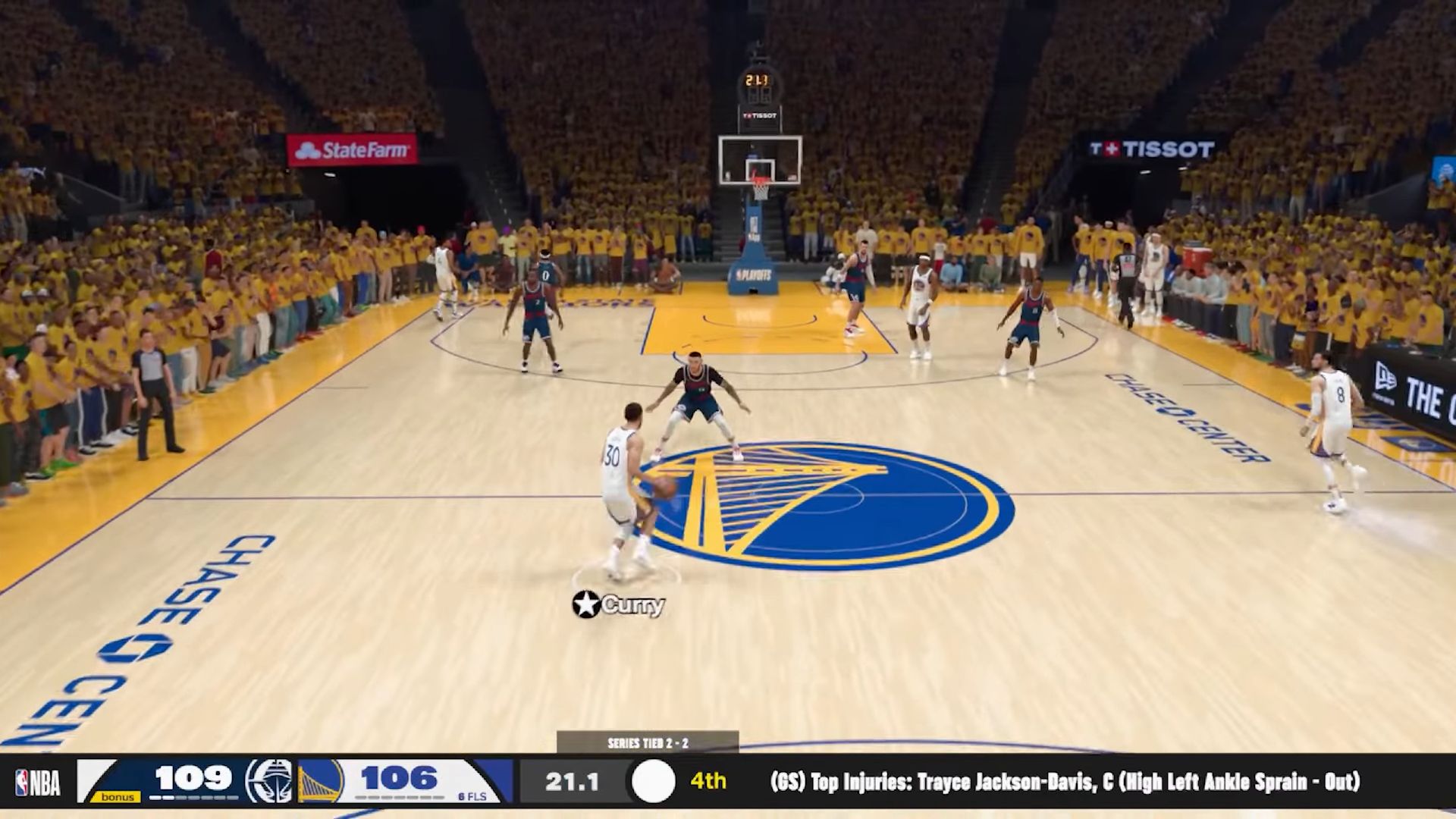Click the NBA logo on the score bar
The height and width of the screenshot is (819, 1456).
38,783
